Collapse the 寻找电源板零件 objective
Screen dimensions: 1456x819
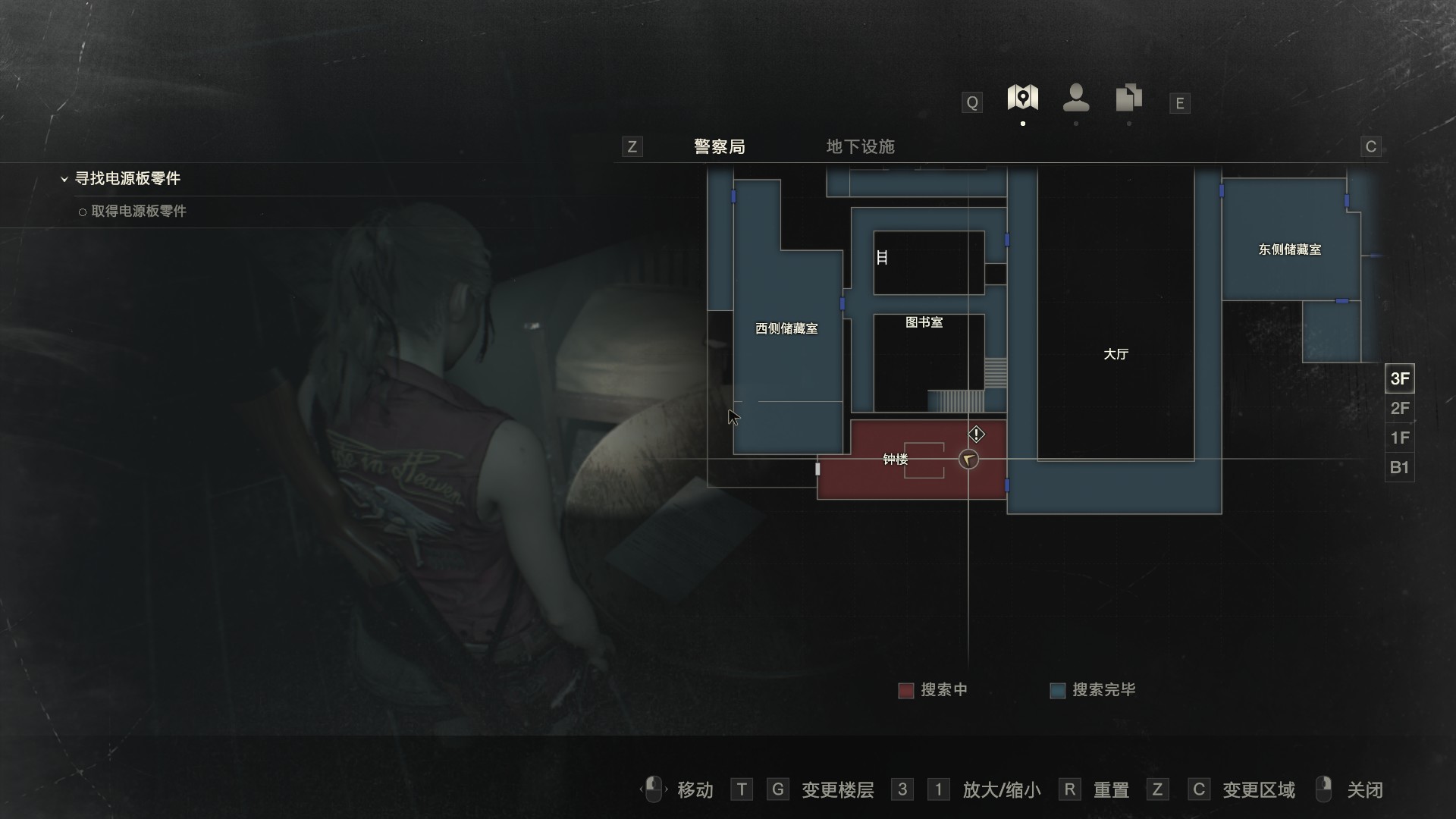64,179
